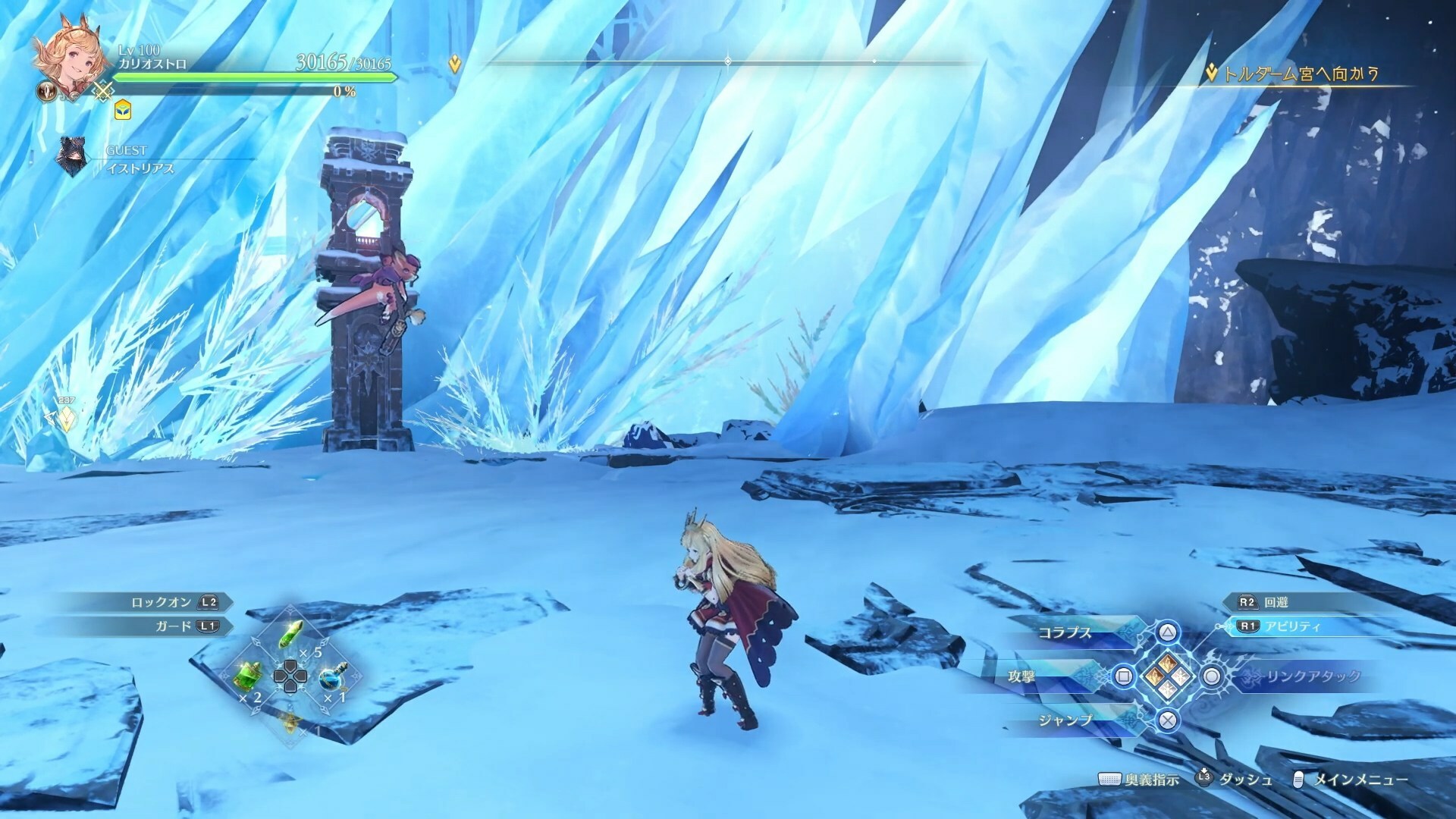Screen dimensions: 1456x819
Task: Choose the 攻撃 attack action label
Action: (x=1021, y=676)
